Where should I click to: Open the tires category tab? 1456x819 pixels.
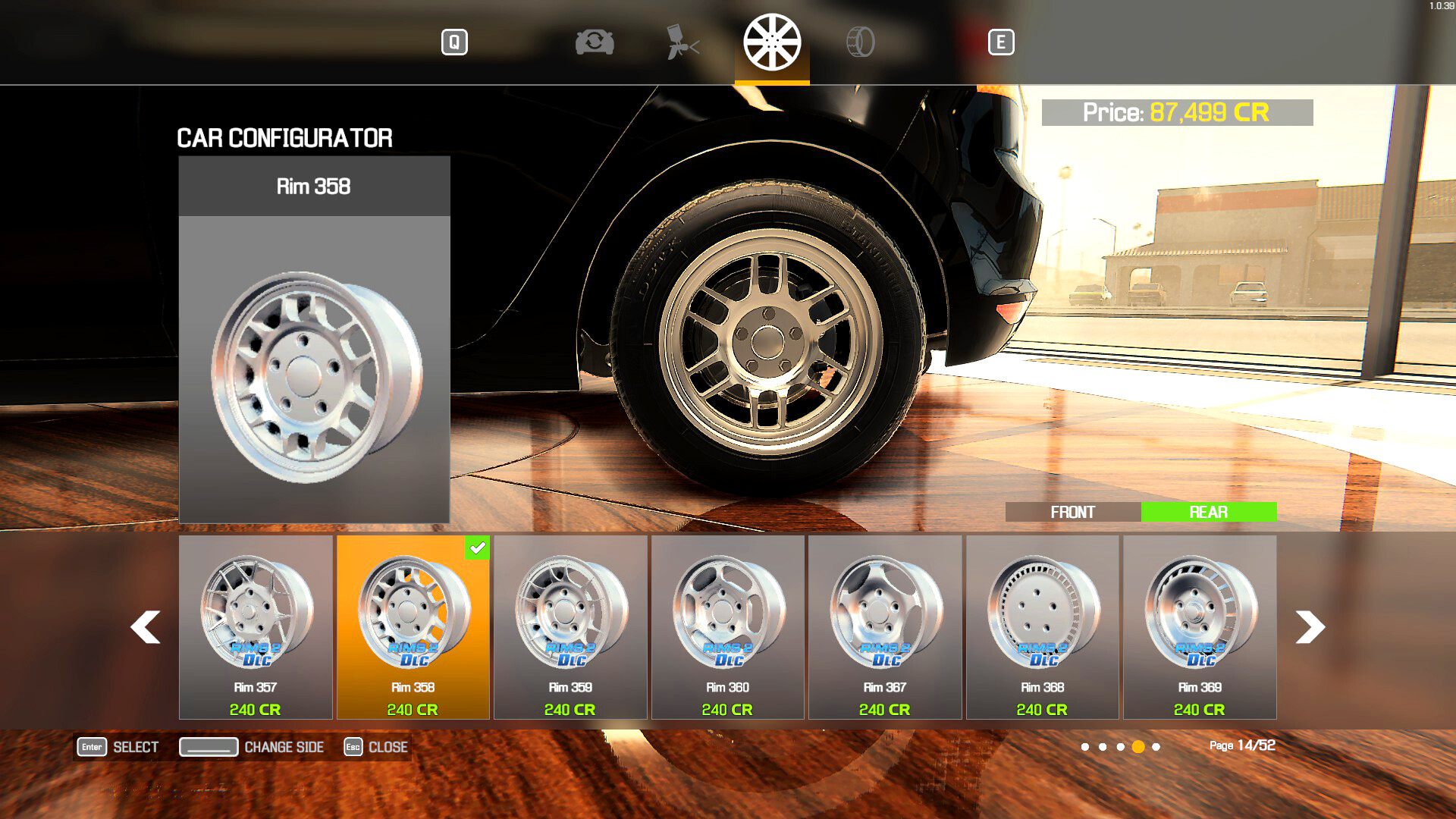[860, 42]
